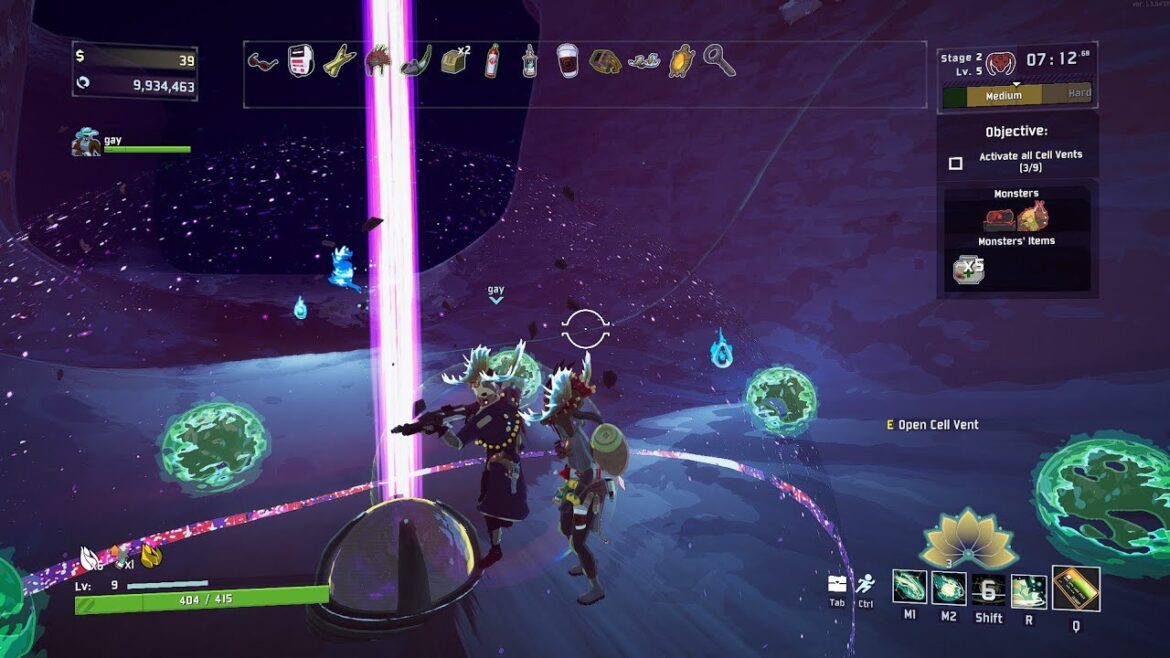The width and height of the screenshot is (1170, 658).
Task: Use the Q equipment slot item
Action: click(1075, 588)
